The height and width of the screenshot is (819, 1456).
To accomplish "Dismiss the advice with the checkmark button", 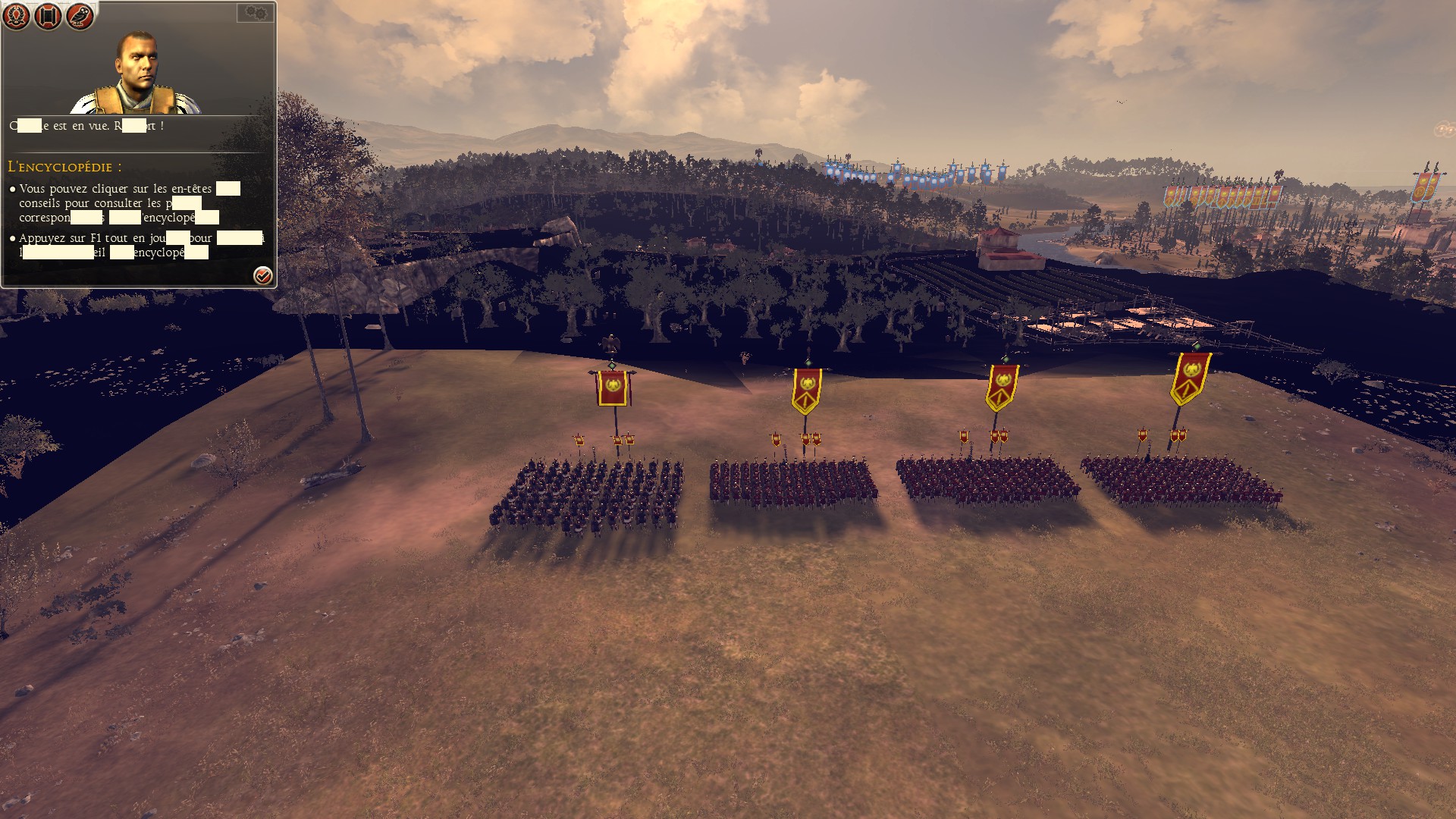I will pos(262,275).
